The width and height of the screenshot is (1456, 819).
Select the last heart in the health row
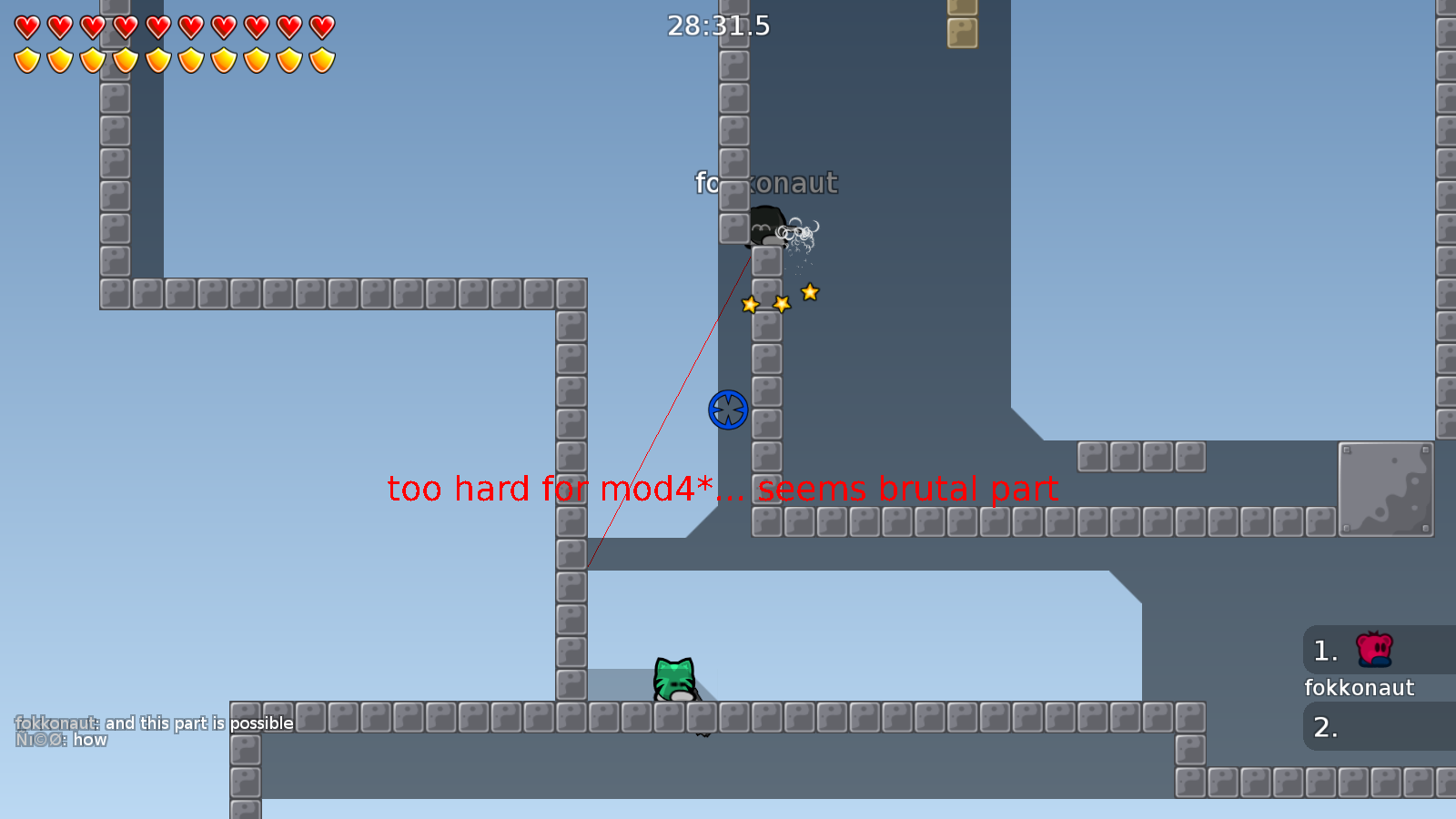pyautogui.click(x=320, y=27)
